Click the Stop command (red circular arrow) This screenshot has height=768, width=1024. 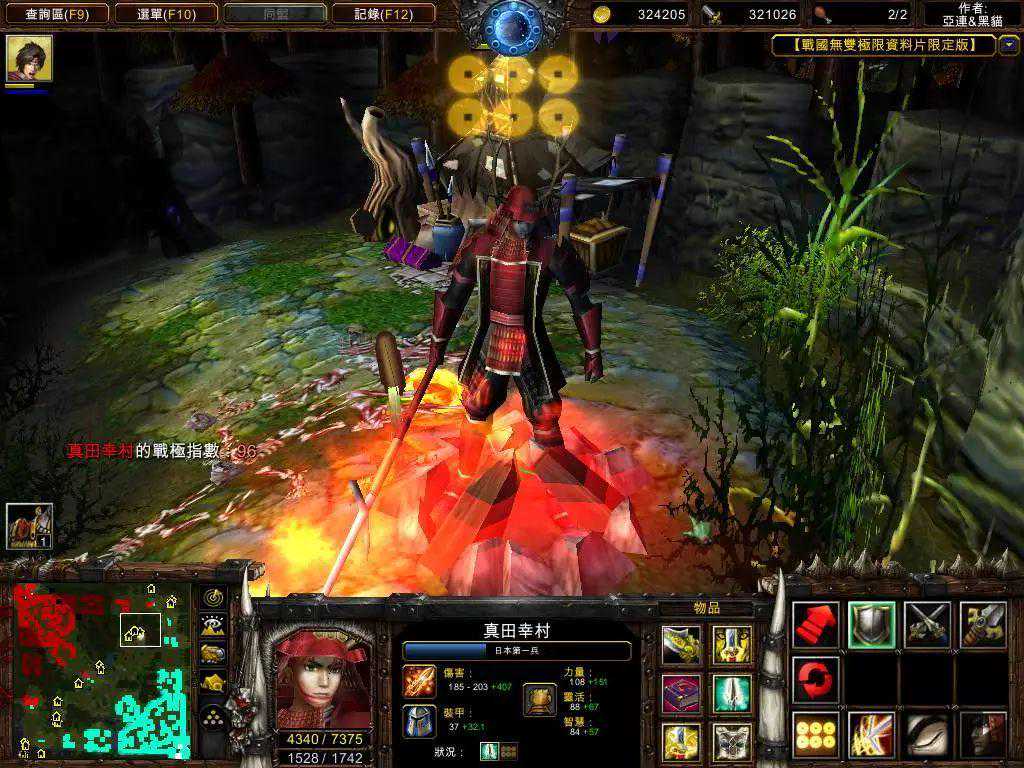(x=815, y=680)
